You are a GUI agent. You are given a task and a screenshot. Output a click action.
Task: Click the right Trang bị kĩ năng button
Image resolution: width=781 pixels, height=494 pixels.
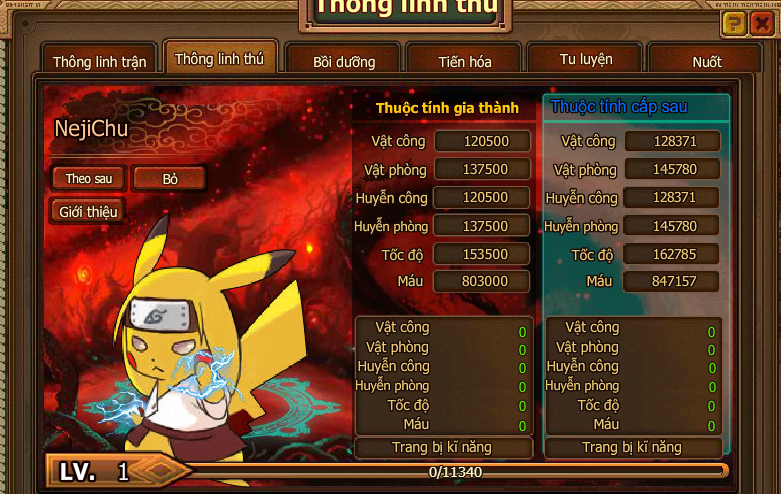tap(632, 447)
